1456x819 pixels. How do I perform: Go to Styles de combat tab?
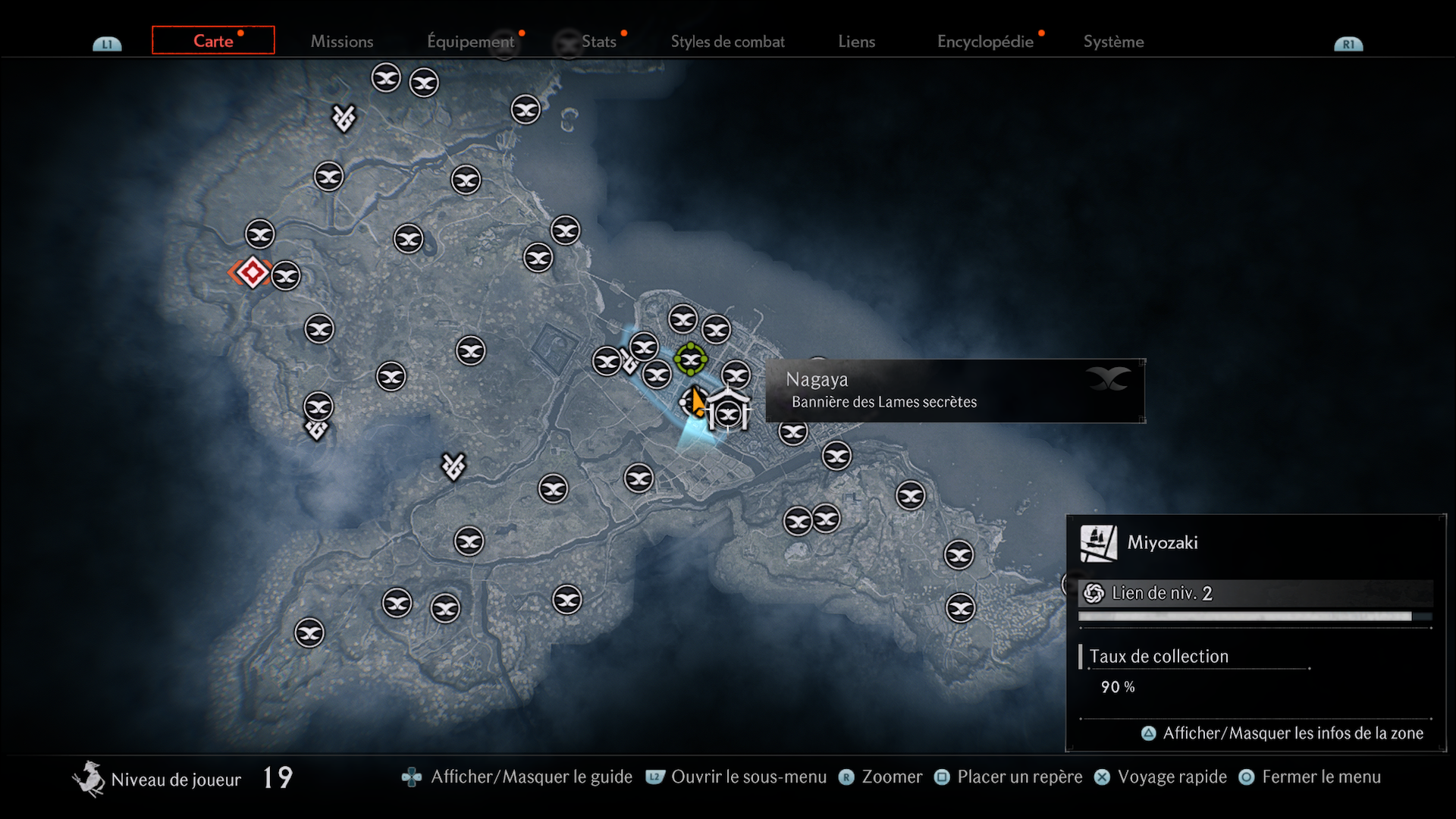pos(727,42)
